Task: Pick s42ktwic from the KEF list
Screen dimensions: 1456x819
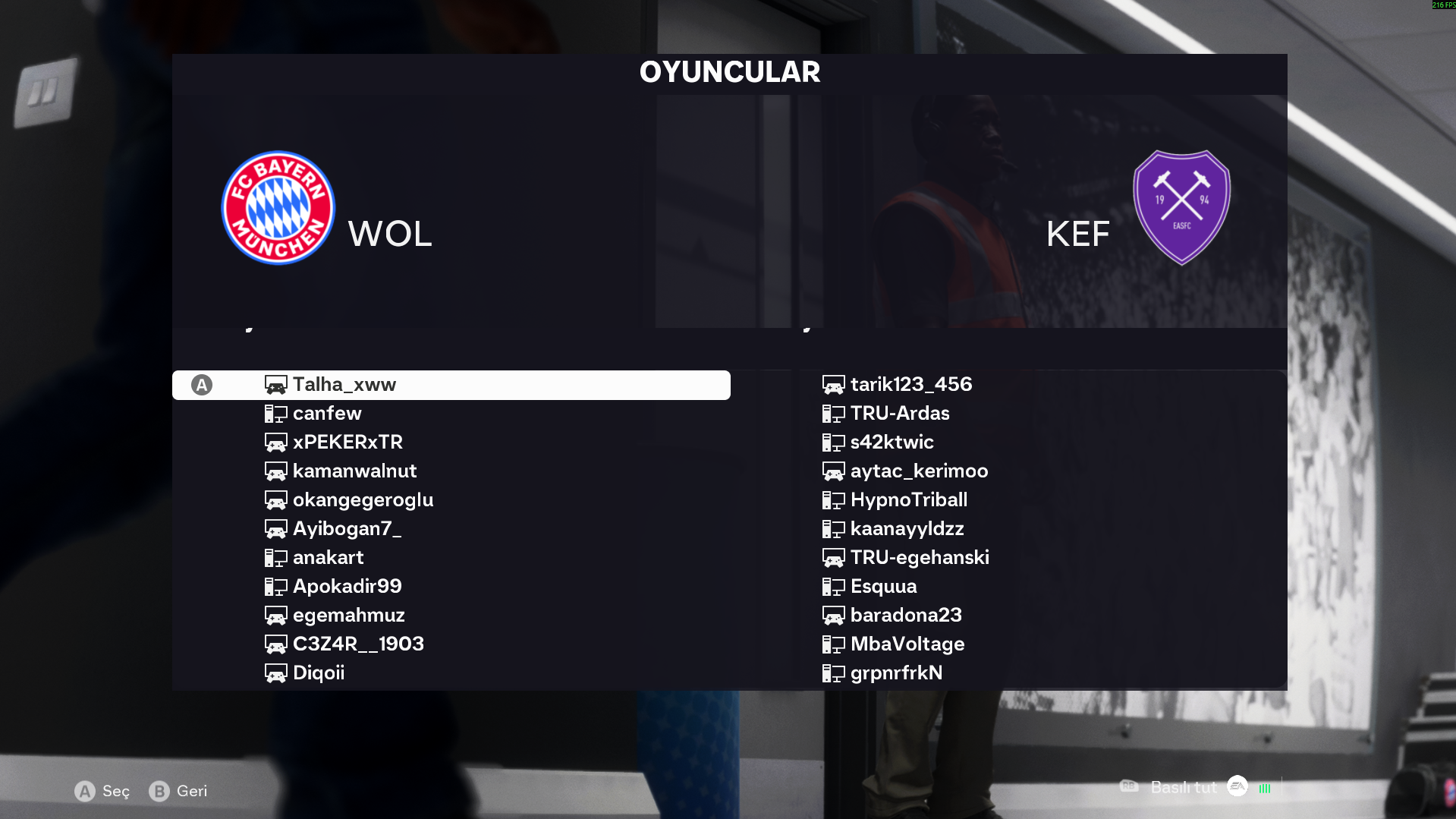Action: click(x=892, y=443)
